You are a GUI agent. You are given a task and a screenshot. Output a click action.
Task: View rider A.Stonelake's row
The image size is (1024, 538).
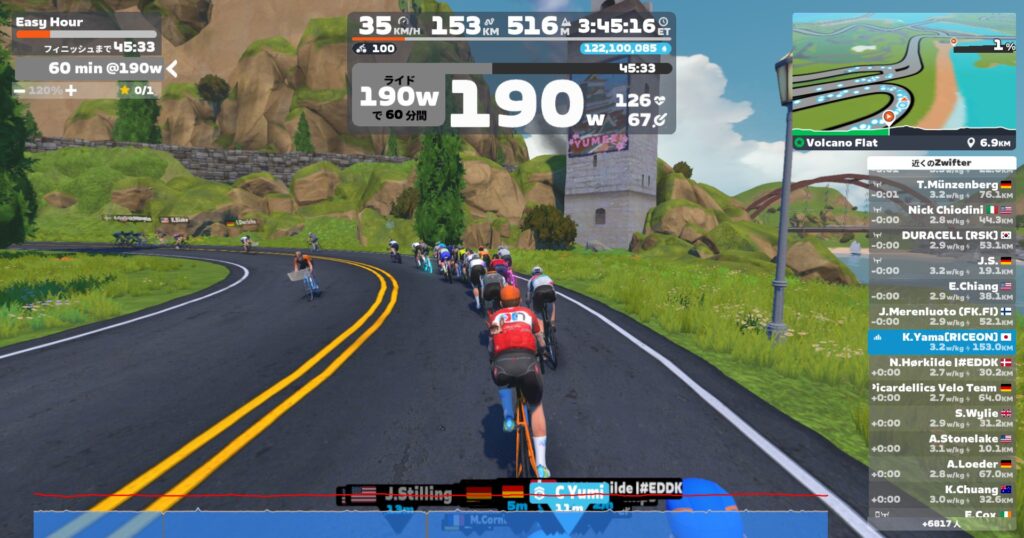[941, 443]
